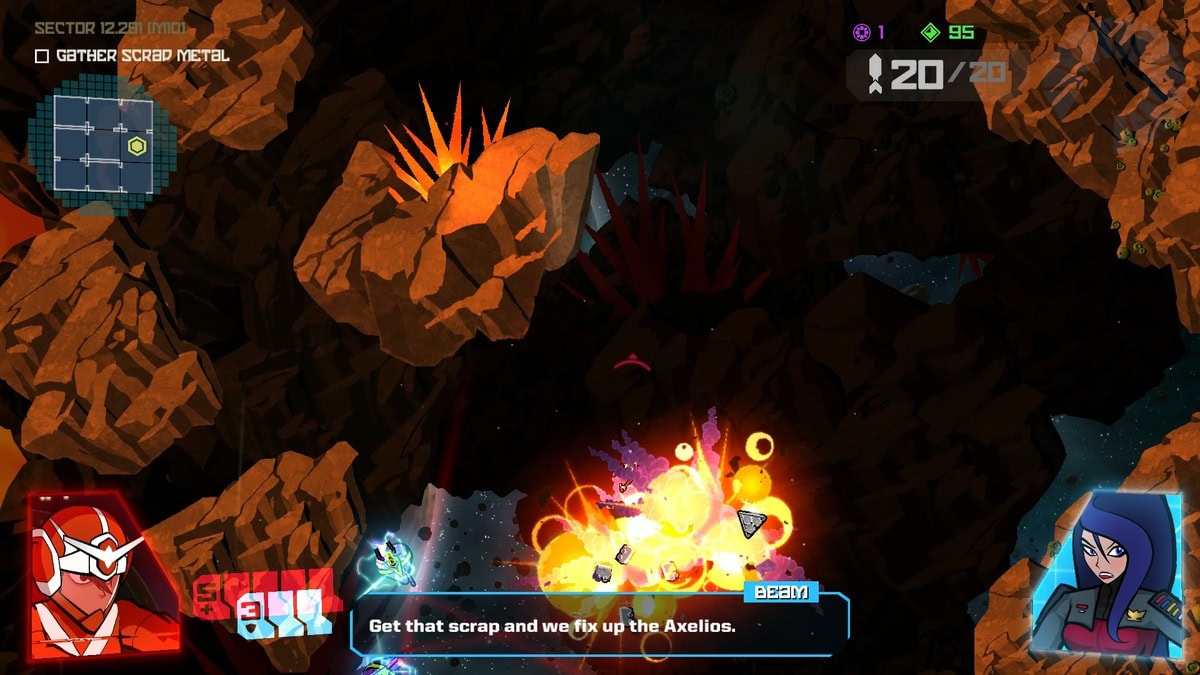The width and height of the screenshot is (1200, 675).
Task: Select the yellow hexagon marker on minimap
Action: [x=137, y=147]
